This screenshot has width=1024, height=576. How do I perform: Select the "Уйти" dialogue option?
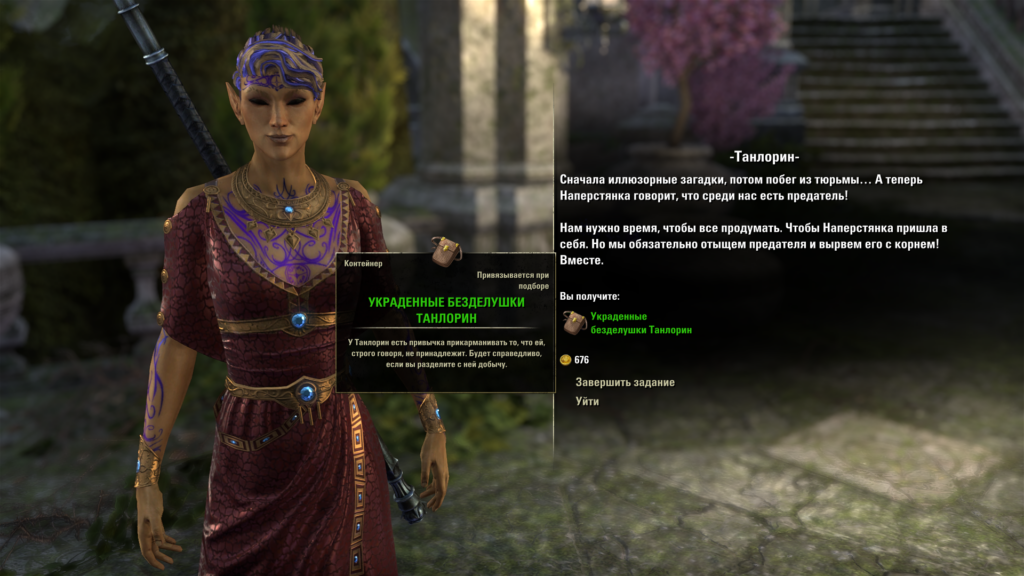click(587, 402)
